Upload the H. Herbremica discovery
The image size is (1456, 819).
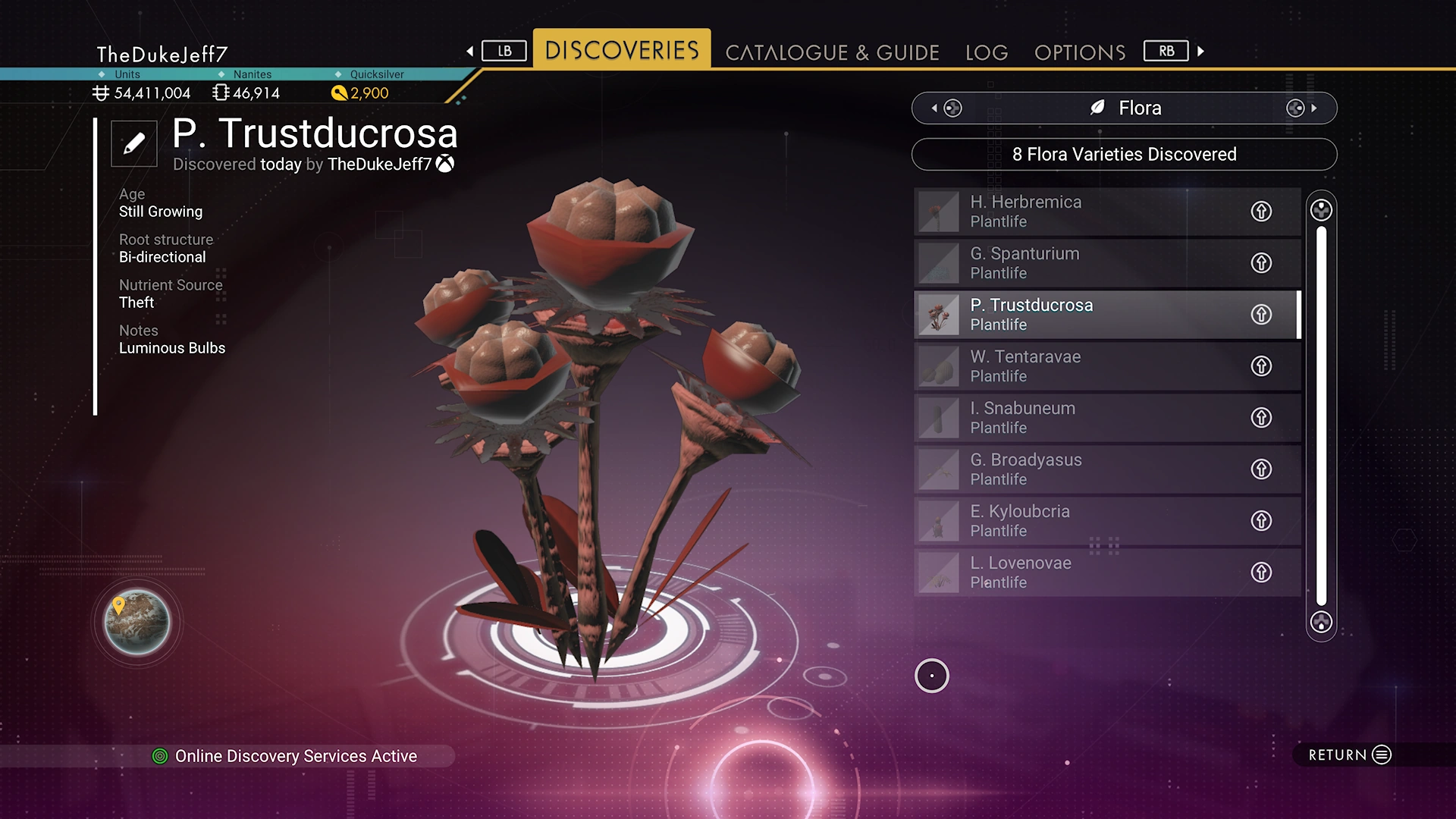click(1261, 212)
